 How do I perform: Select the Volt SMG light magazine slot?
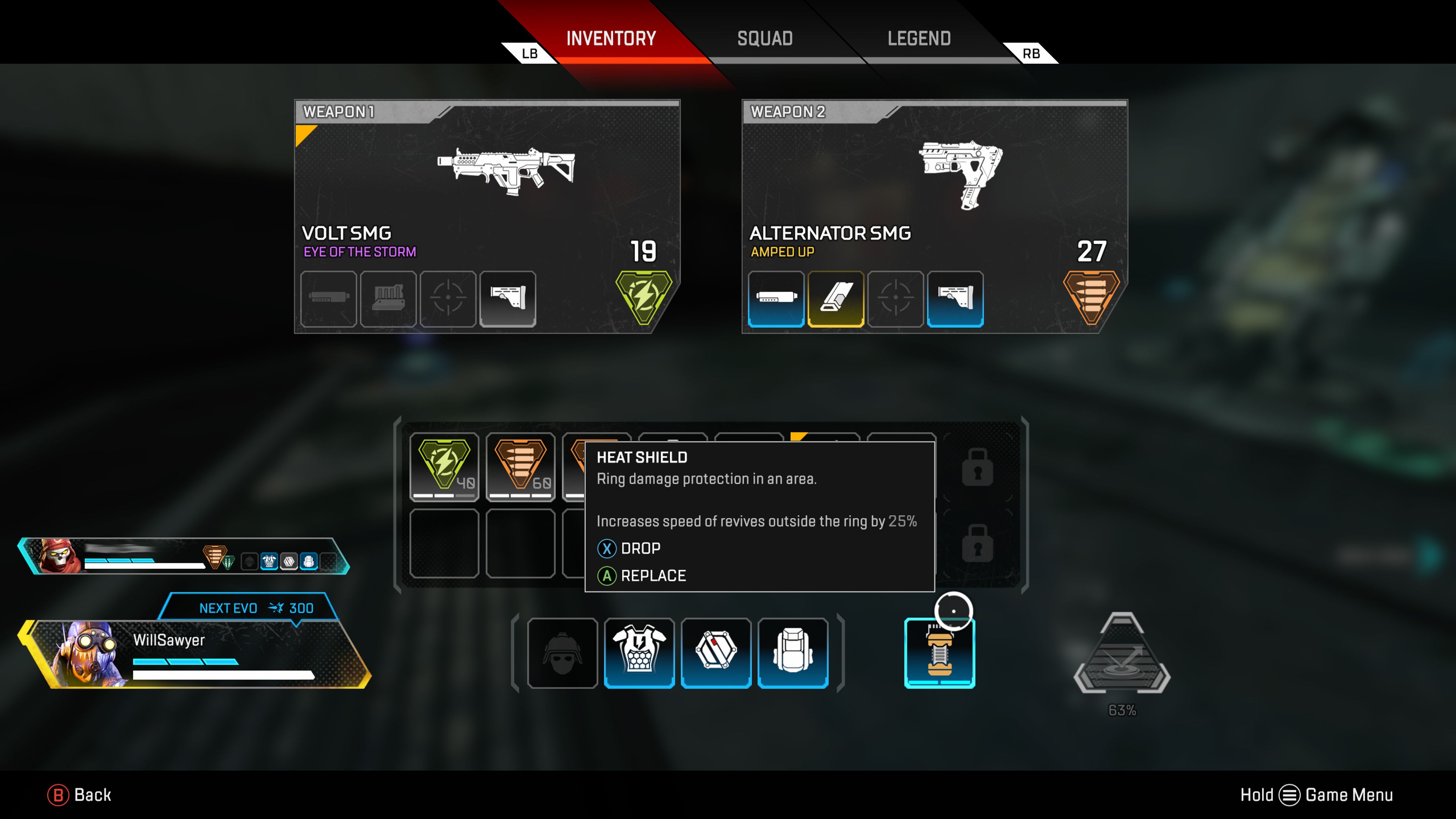click(388, 300)
